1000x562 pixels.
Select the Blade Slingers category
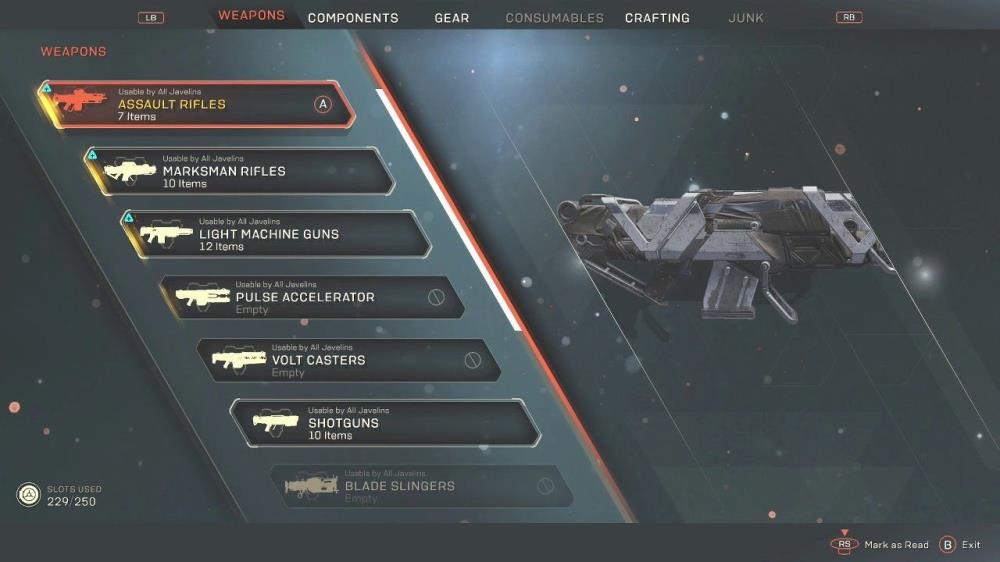point(420,486)
